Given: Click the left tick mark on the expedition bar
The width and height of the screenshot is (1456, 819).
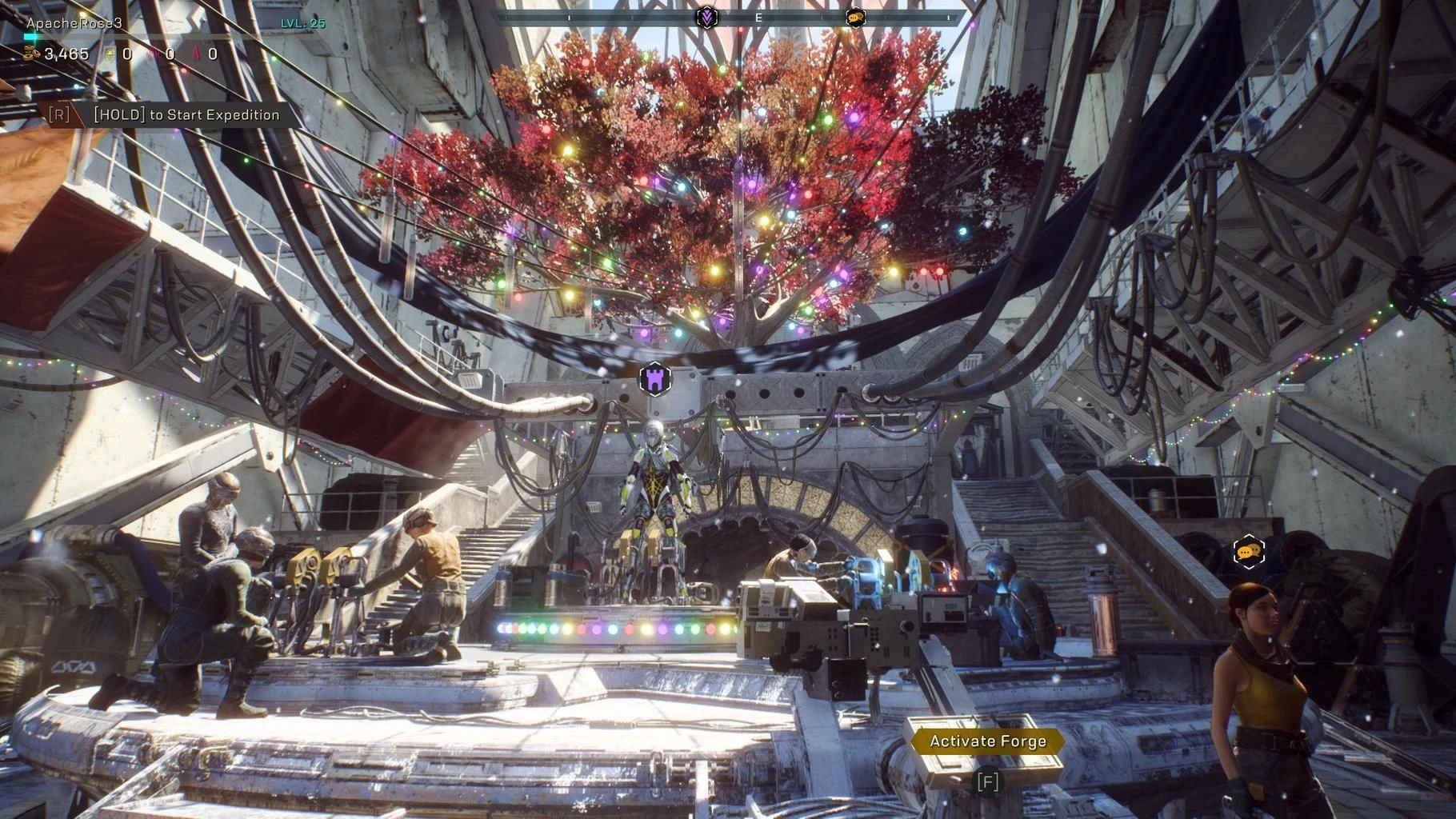Looking at the screenshot, I should [x=569, y=17].
